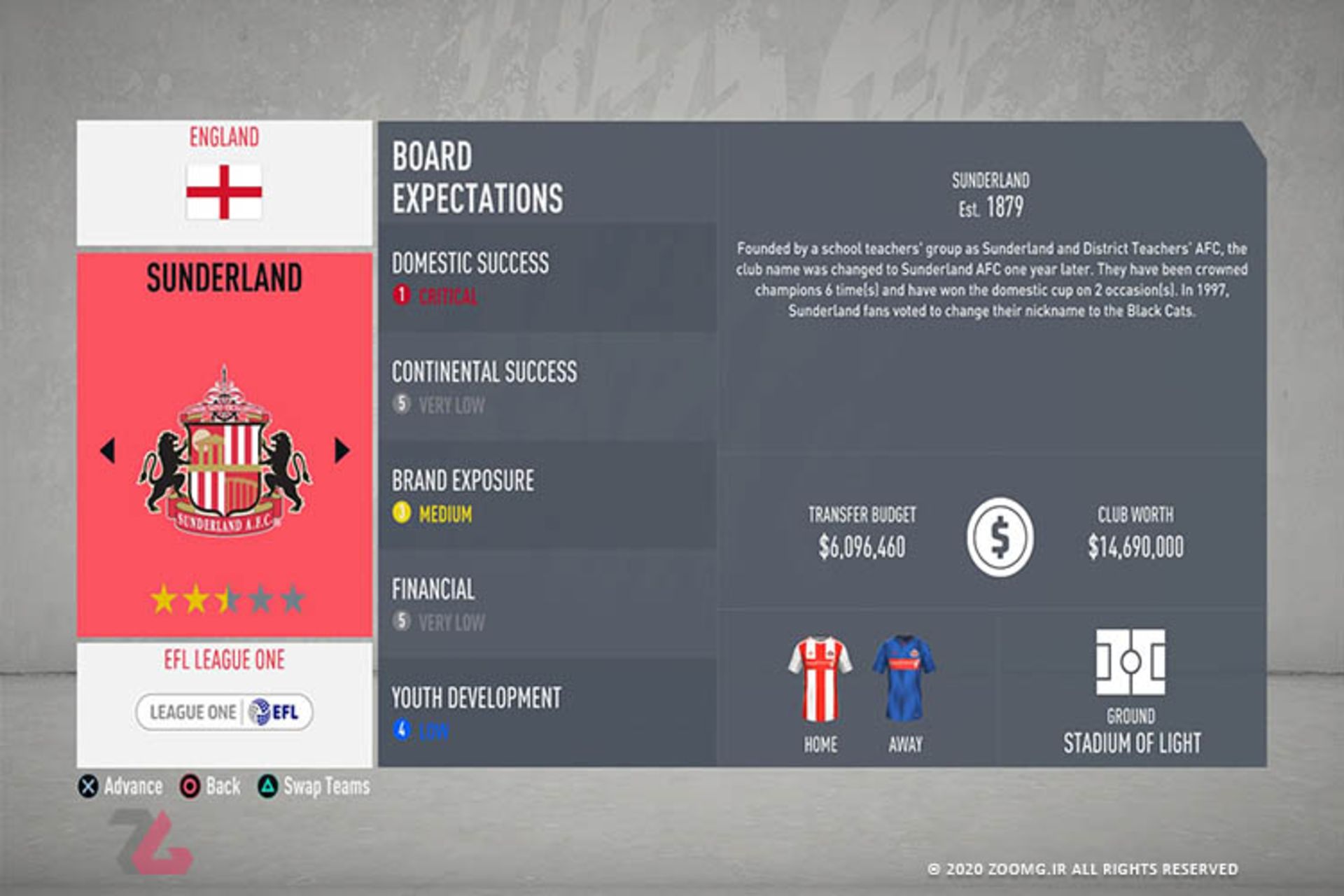1344x896 pixels.
Task: View the Home kit thumbnail
Action: [820, 679]
